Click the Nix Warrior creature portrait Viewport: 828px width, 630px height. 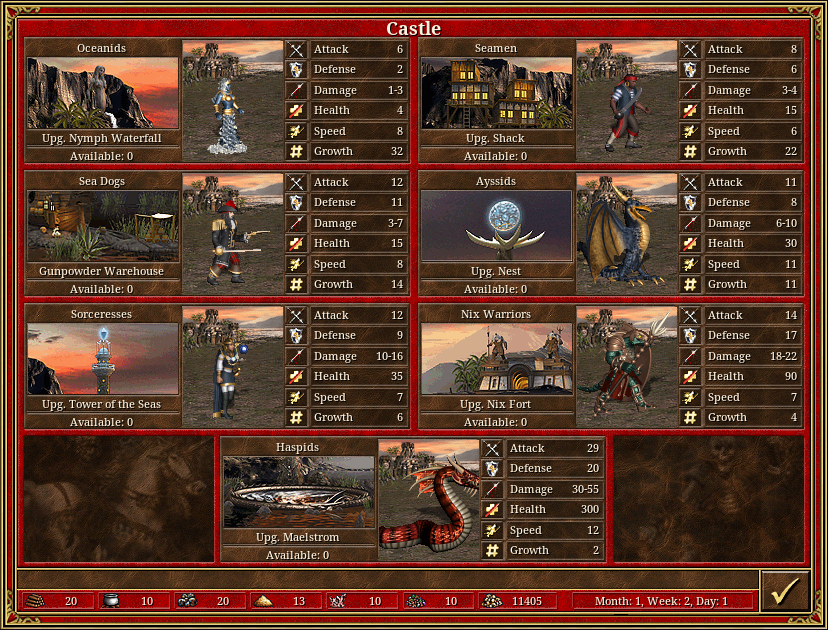pos(627,367)
